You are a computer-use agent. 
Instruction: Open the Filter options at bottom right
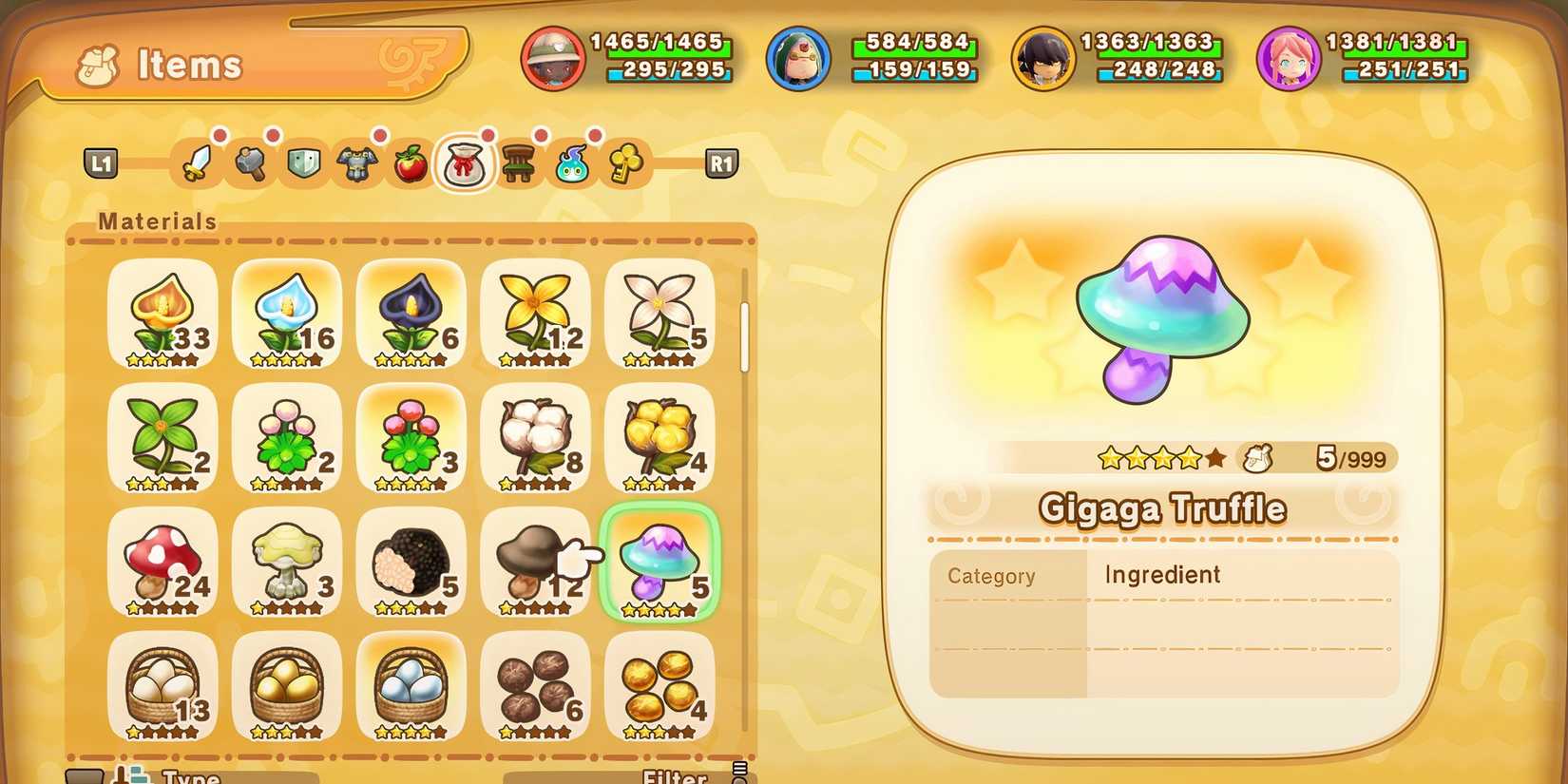pyautogui.click(x=673, y=776)
